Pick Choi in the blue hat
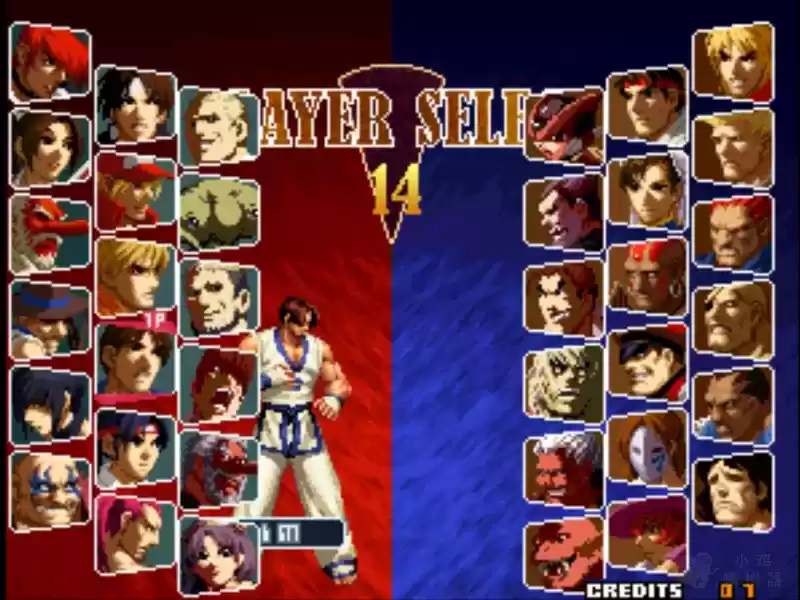Viewport: 800px width, 600px height. coord(48,318)
